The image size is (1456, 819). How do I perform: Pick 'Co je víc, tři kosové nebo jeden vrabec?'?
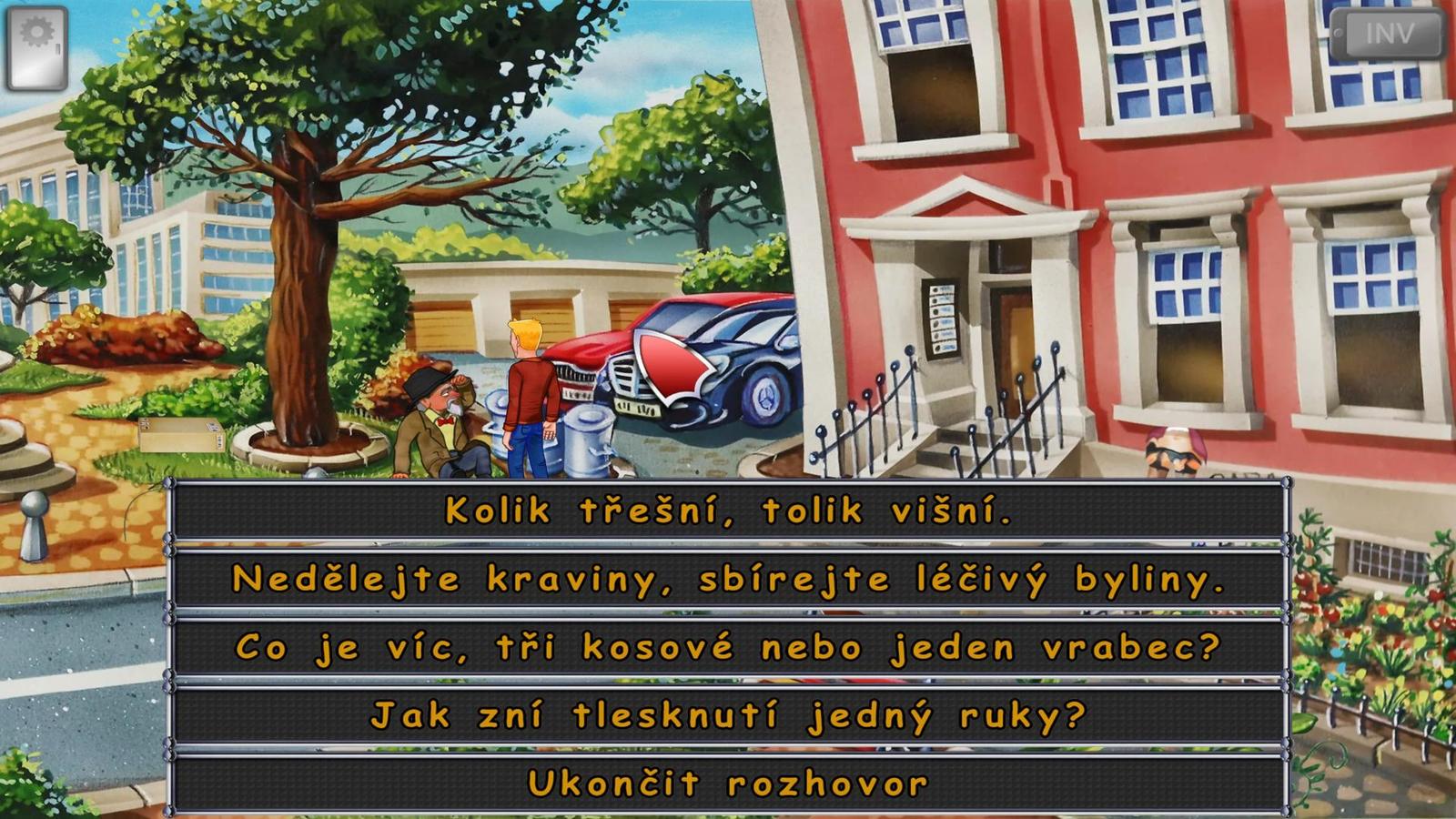click(728, 646)
